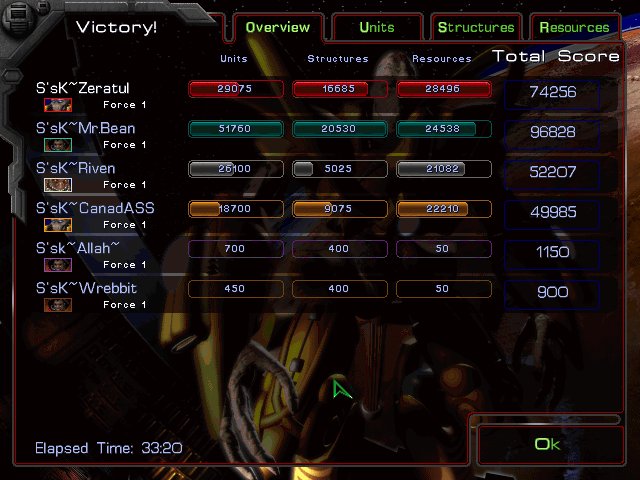Select the S'sK~Mr.Bean player row
This screenshot has width=640, height=480.
85,129
